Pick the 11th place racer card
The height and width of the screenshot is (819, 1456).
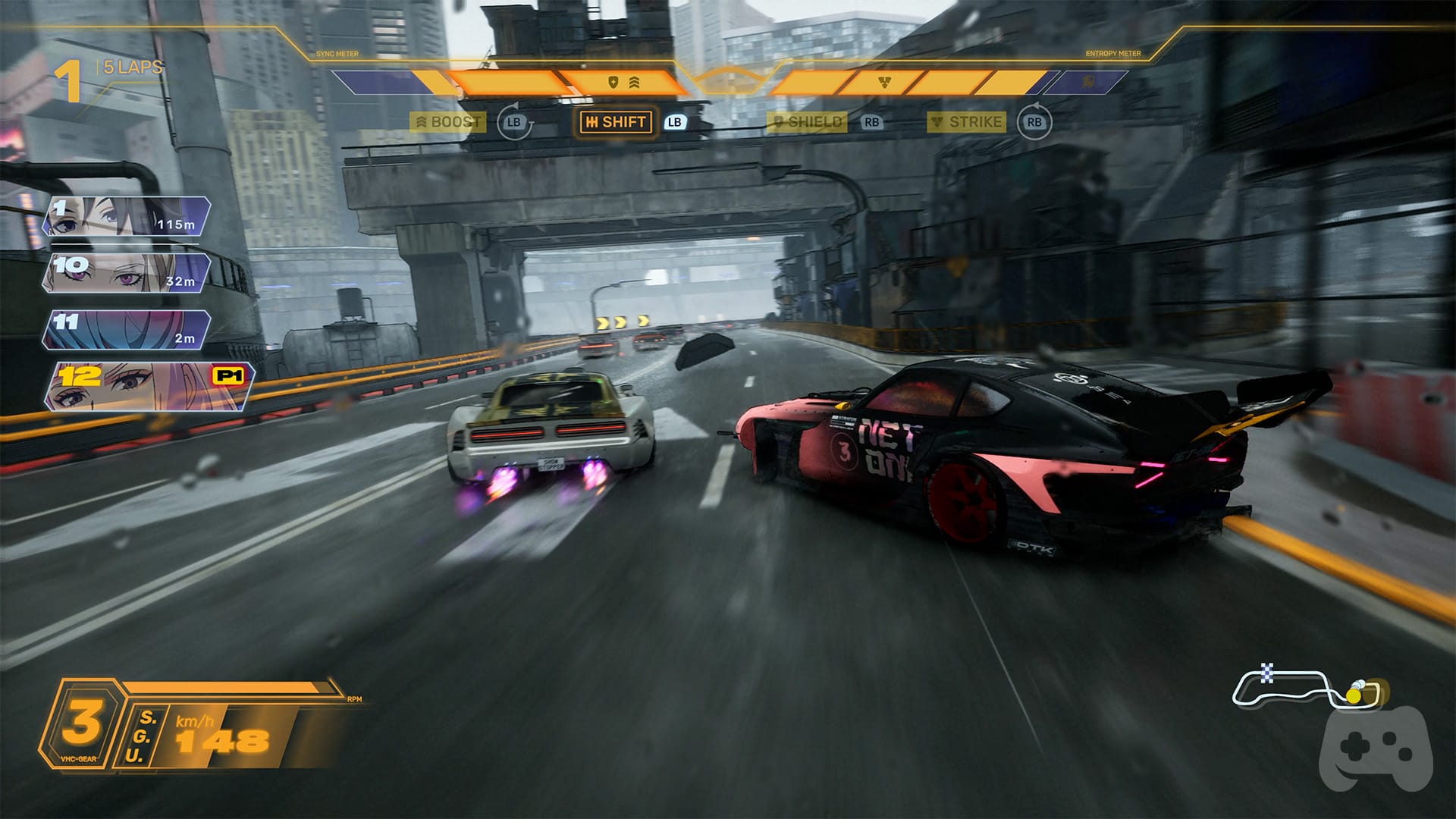pos(125,330)
